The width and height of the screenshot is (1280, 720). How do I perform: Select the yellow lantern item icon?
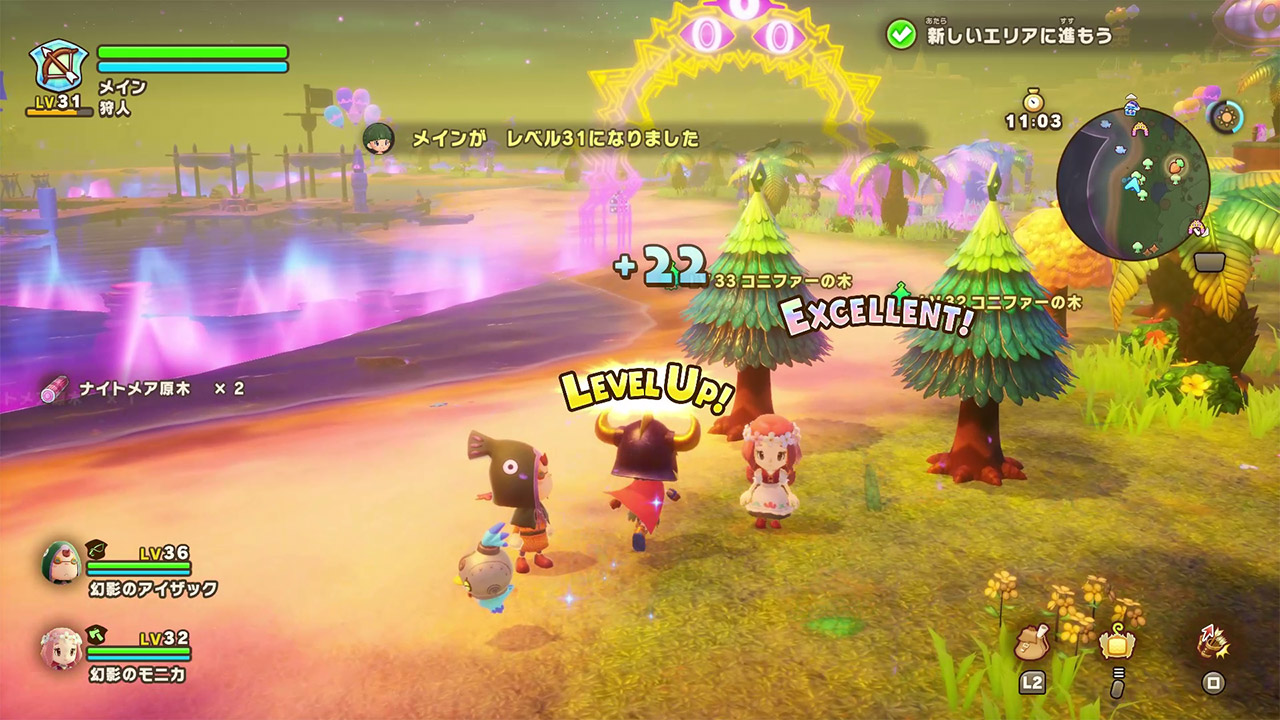1117,643
